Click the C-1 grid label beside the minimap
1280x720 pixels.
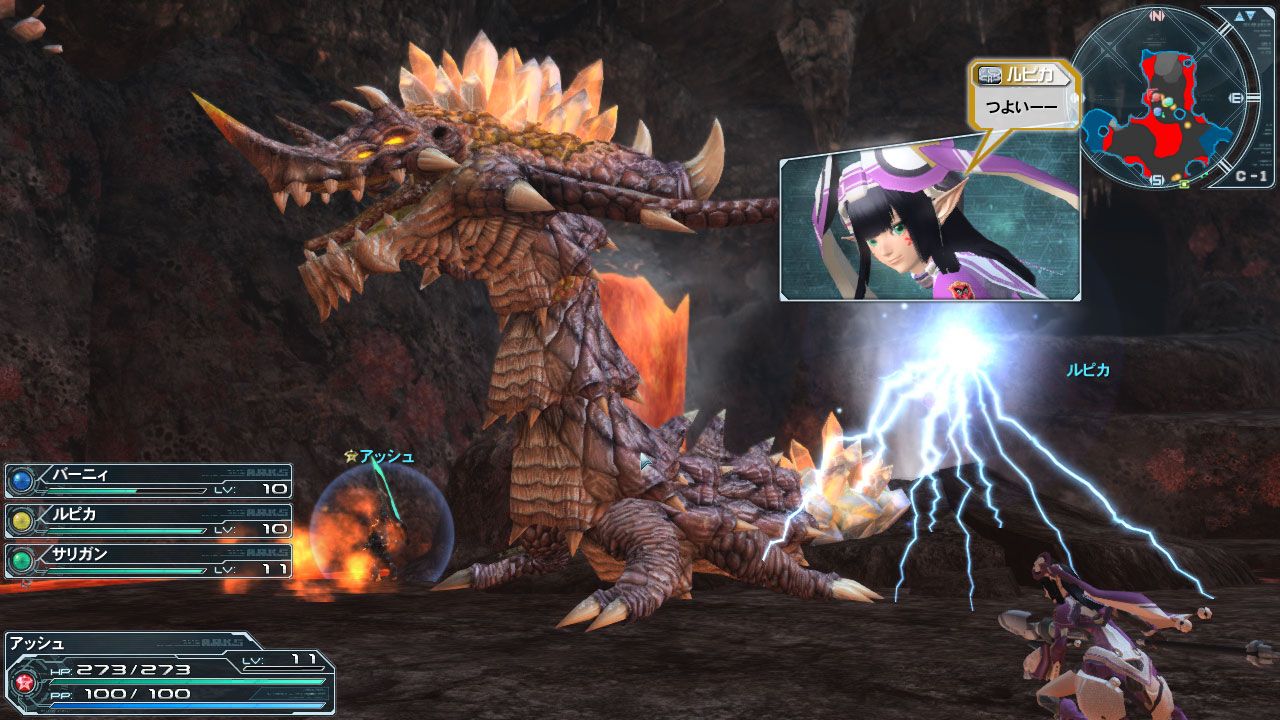pos(1251,174)
